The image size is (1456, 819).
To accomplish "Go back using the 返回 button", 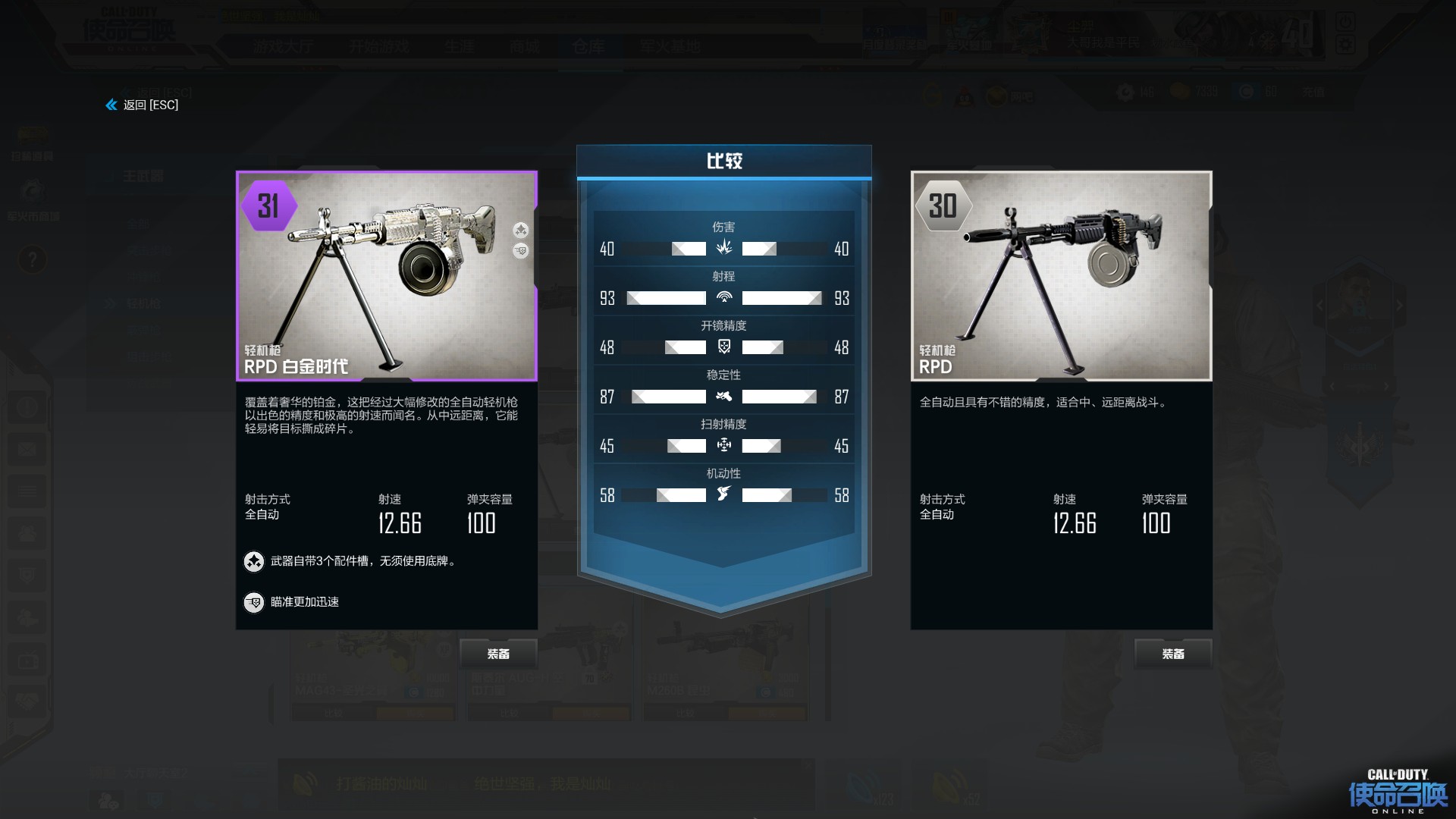I will (143, 105).
